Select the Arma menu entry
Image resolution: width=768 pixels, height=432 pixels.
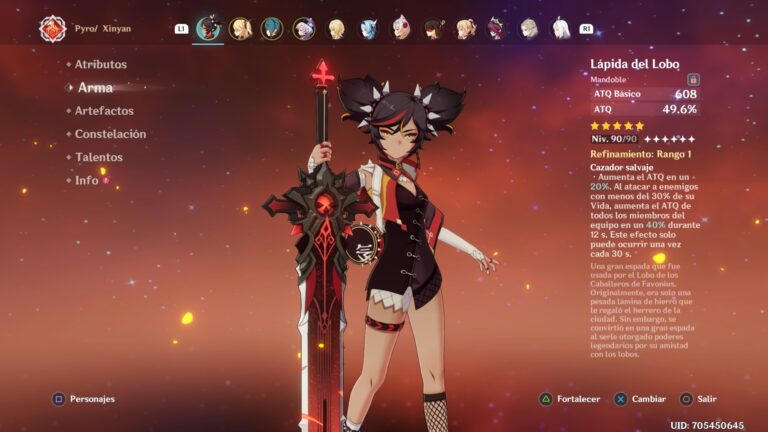tap(95, 88)
